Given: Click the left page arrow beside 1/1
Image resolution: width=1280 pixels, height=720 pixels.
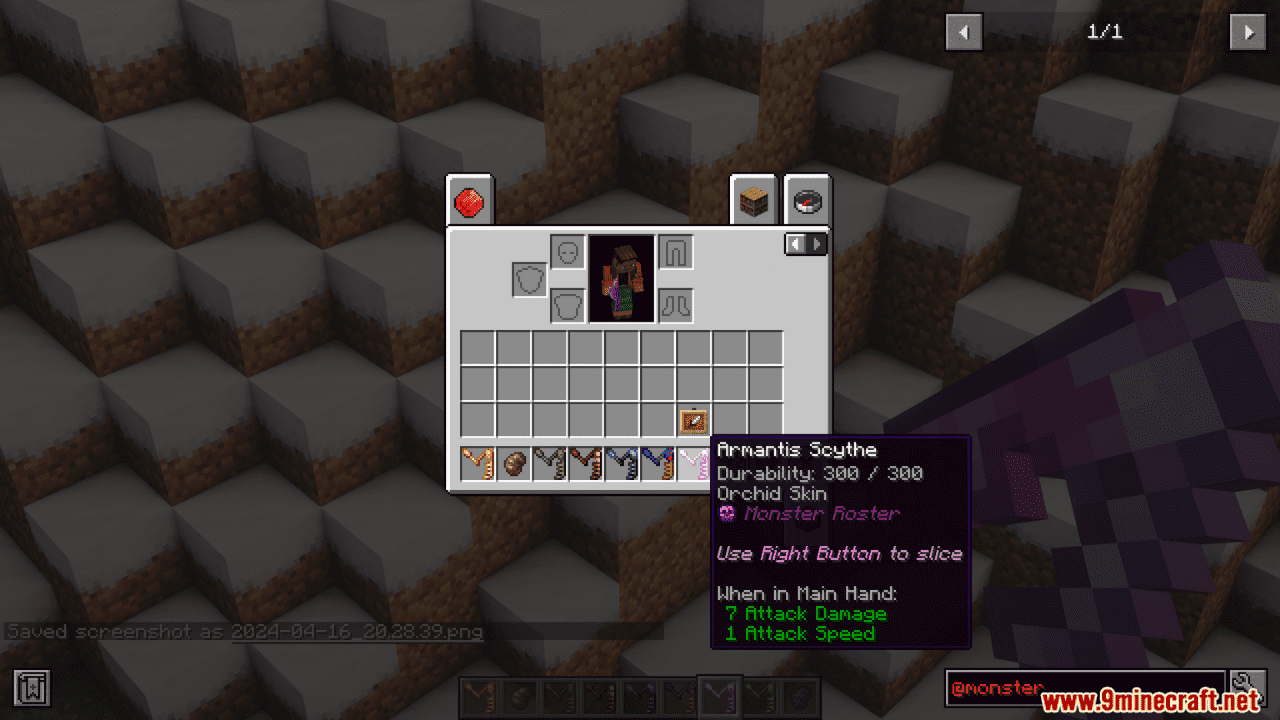Looking at the screenshot, I should [x=963, y=32].
